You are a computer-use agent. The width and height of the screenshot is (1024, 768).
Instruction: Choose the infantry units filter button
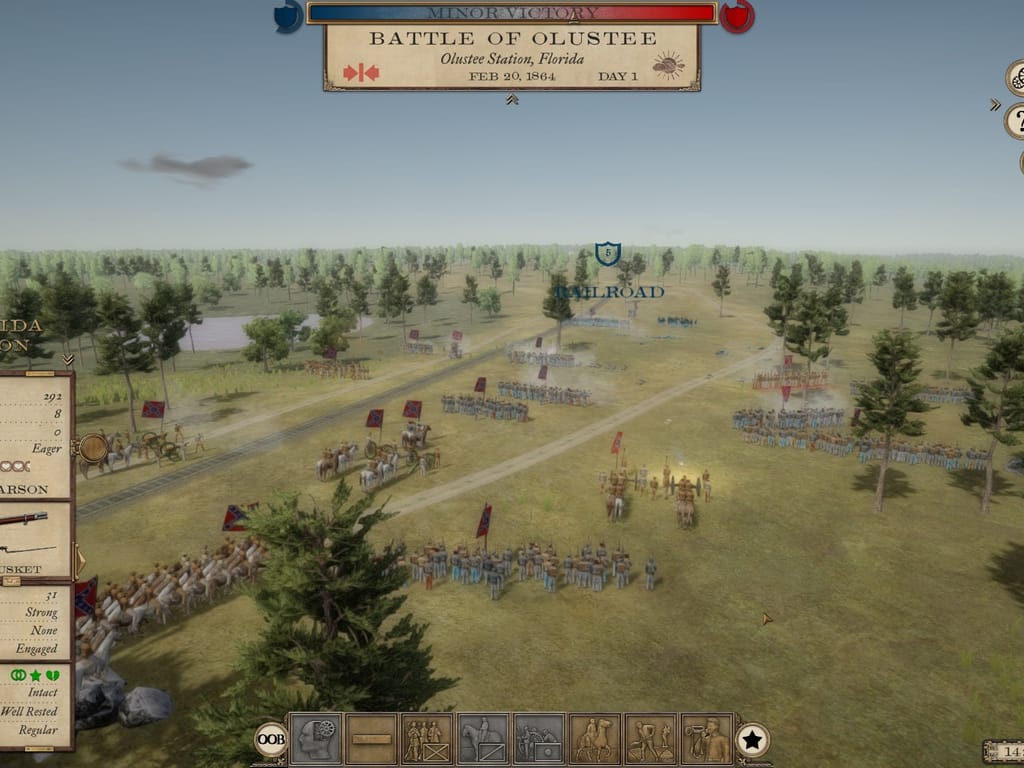tap(427, 739)
